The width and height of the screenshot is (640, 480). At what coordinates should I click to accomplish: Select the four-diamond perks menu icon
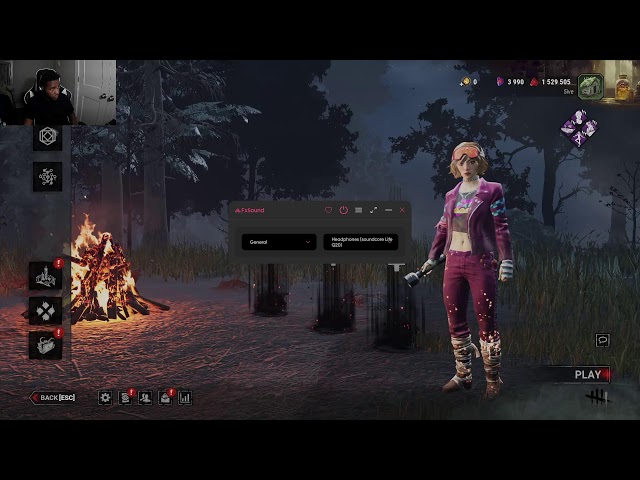(45, 310)
